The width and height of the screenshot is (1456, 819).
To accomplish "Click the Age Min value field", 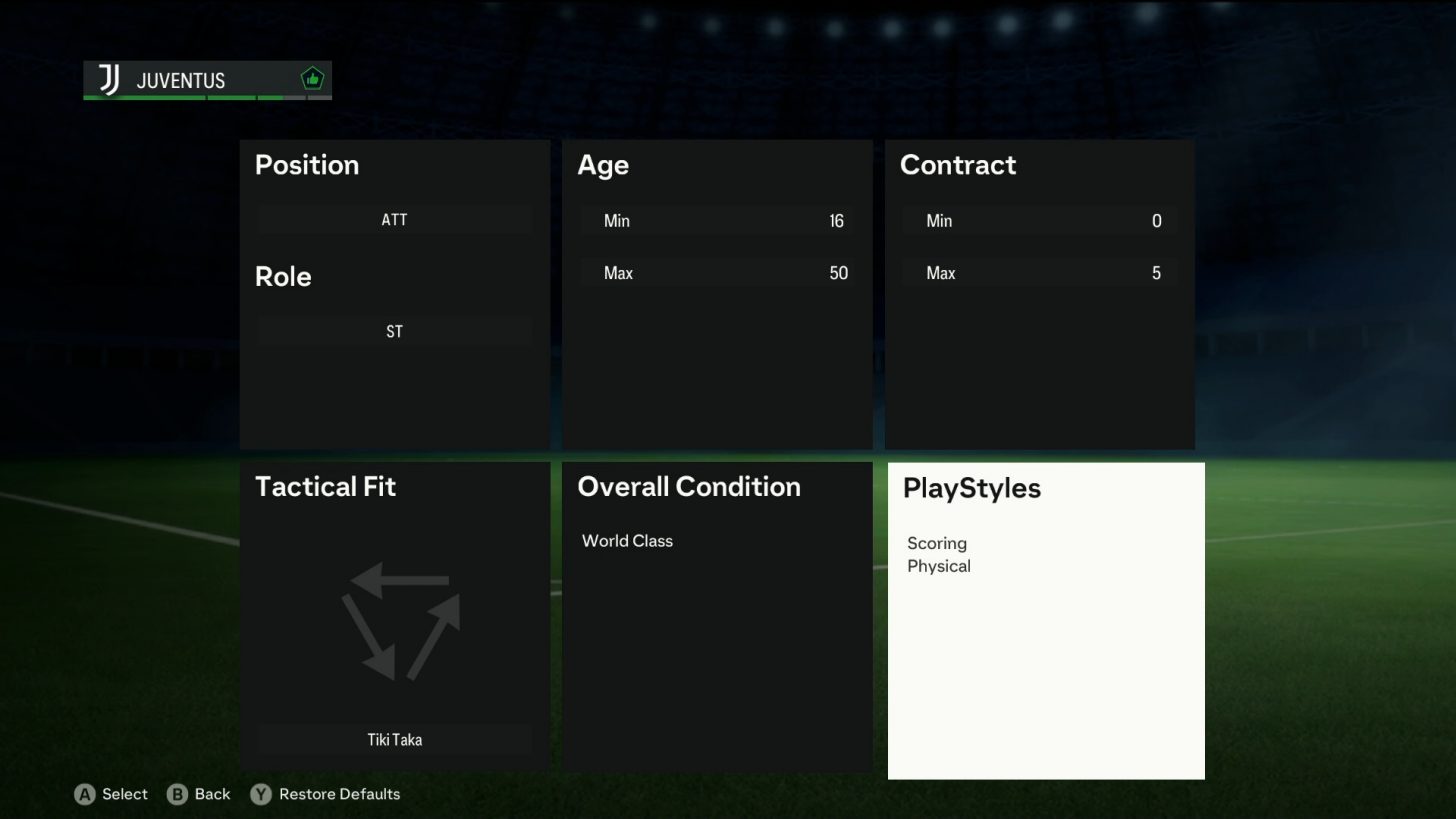I will 718,220.
